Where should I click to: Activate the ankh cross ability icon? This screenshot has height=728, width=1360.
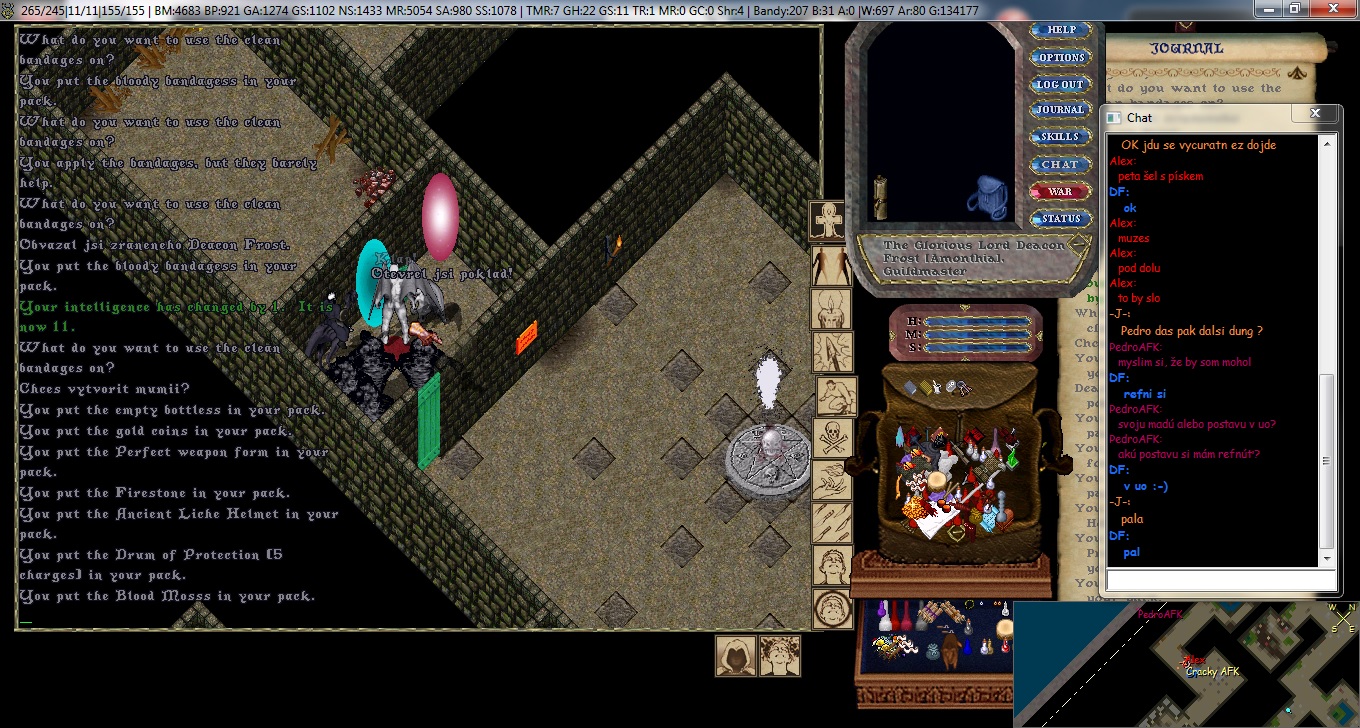tap(830, 220)
